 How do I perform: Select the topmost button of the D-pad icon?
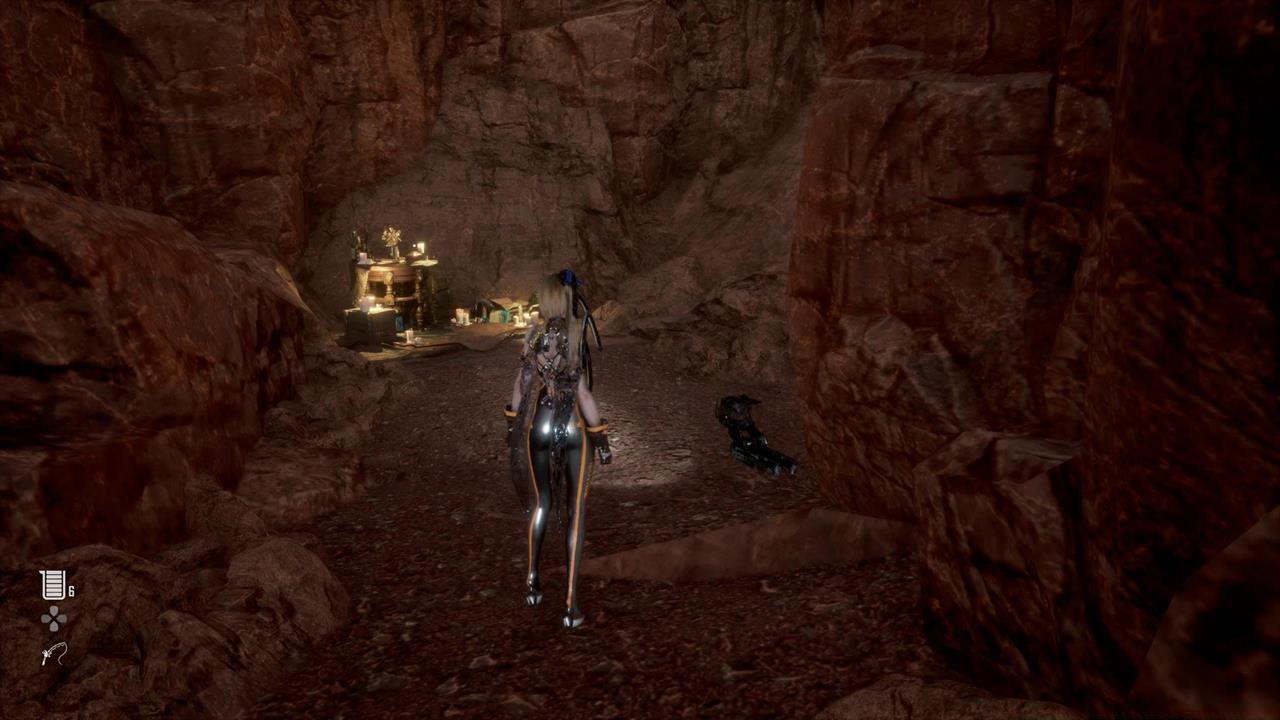(54, 610)
